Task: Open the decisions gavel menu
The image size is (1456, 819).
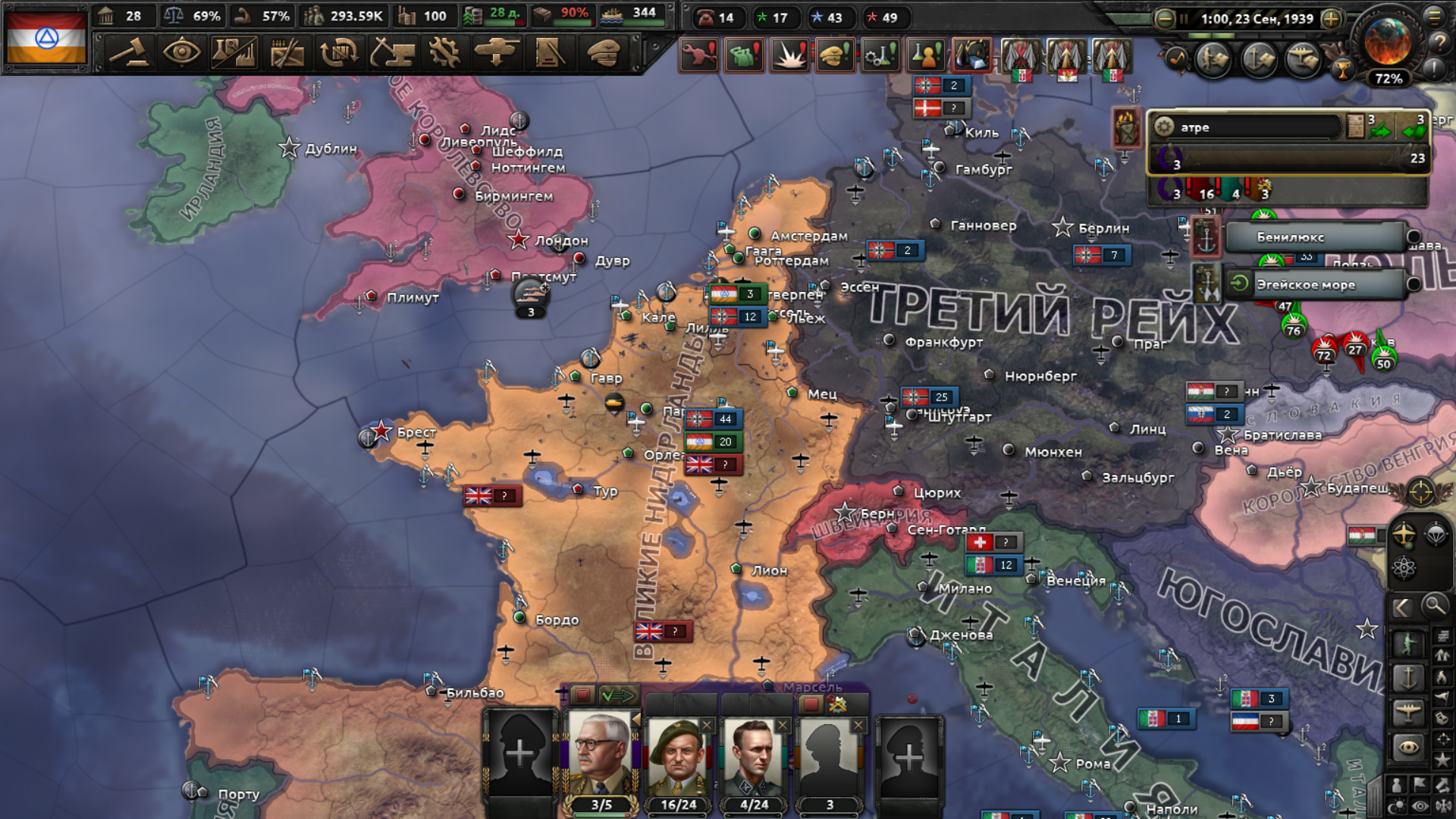Action: coord(129,53)
